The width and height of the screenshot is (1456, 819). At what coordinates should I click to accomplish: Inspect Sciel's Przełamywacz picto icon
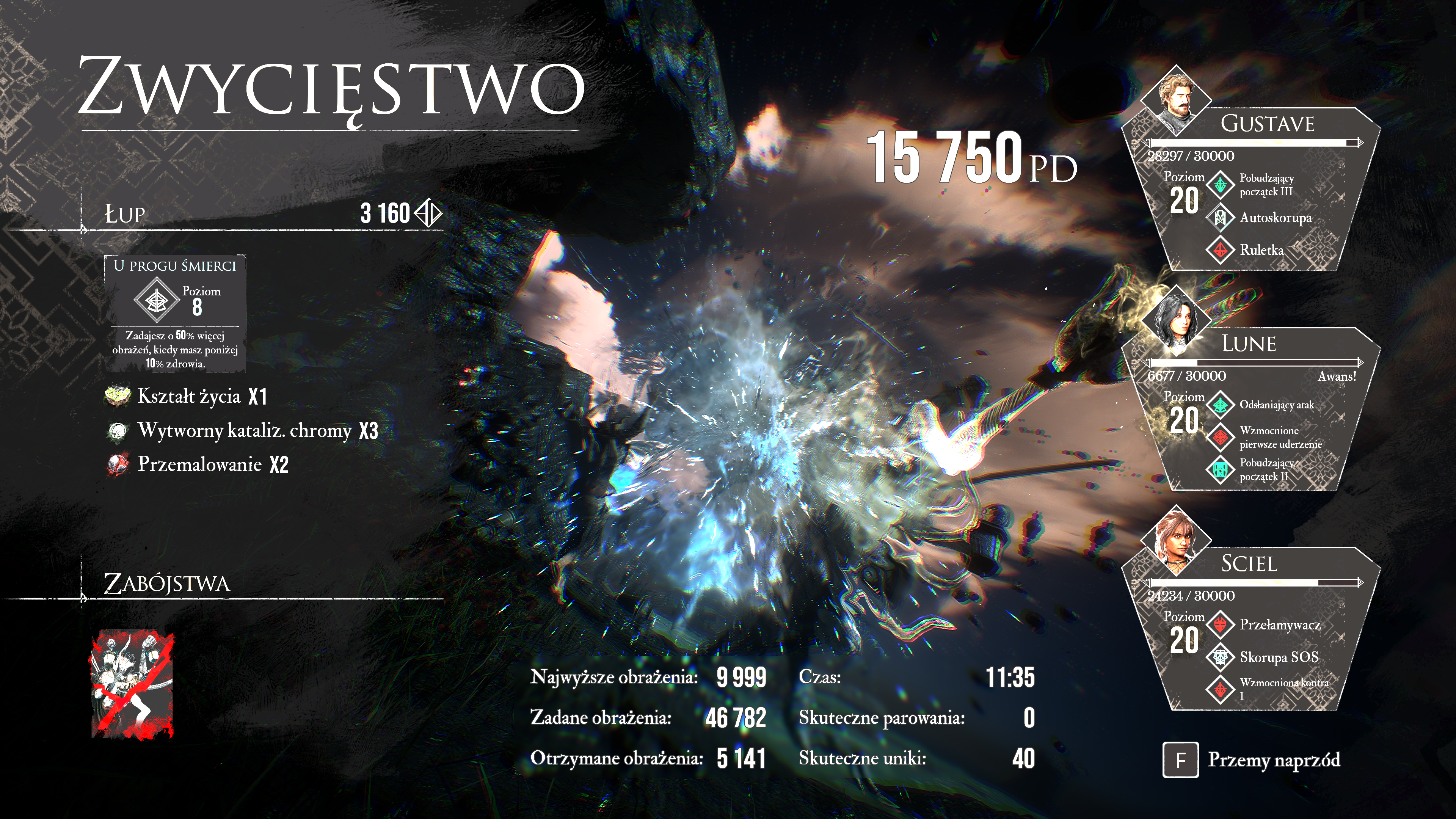pos(1220,624)
